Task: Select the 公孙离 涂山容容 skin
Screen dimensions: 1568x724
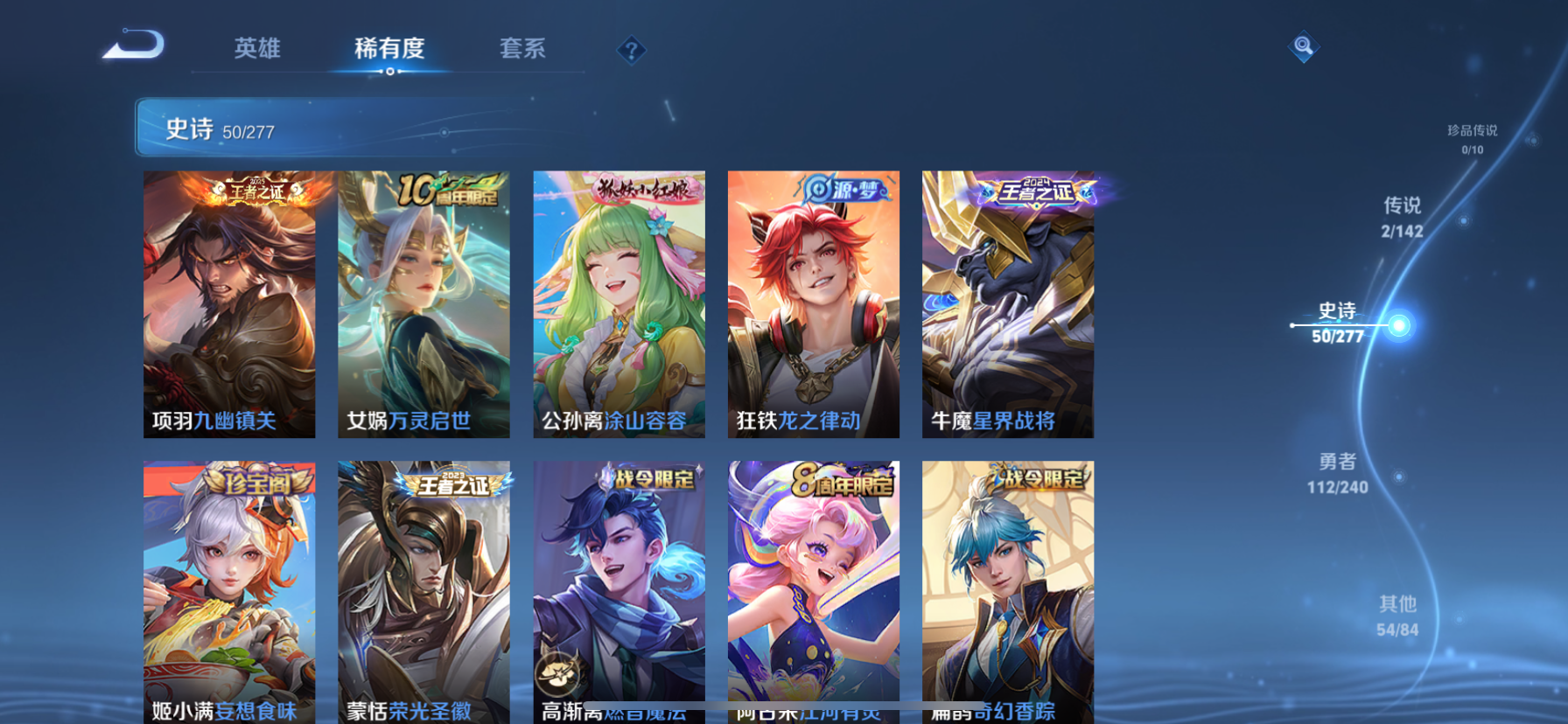Action: 619,303
